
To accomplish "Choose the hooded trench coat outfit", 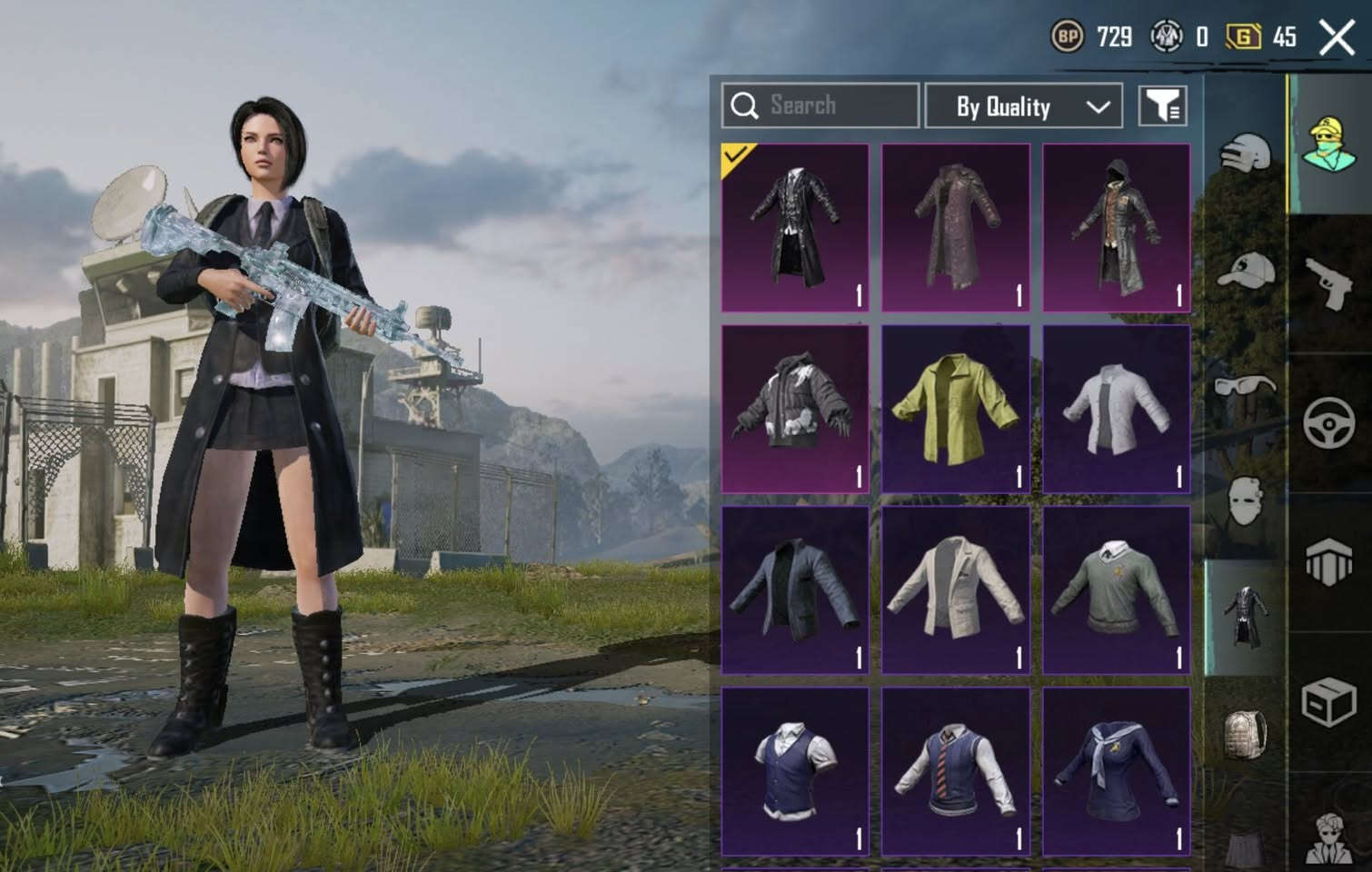I will (x=1116, y=227).
